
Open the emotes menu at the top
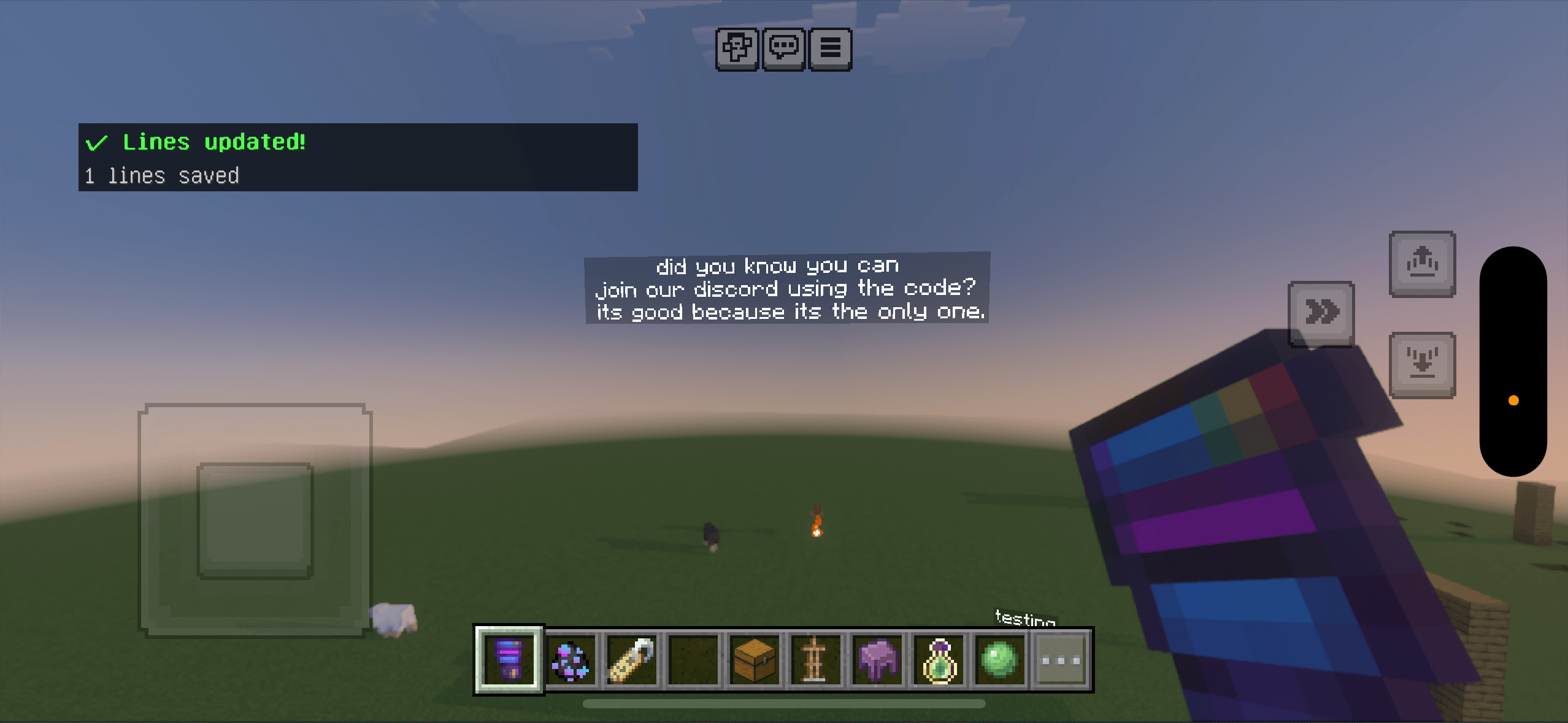[x=737, y=49]
